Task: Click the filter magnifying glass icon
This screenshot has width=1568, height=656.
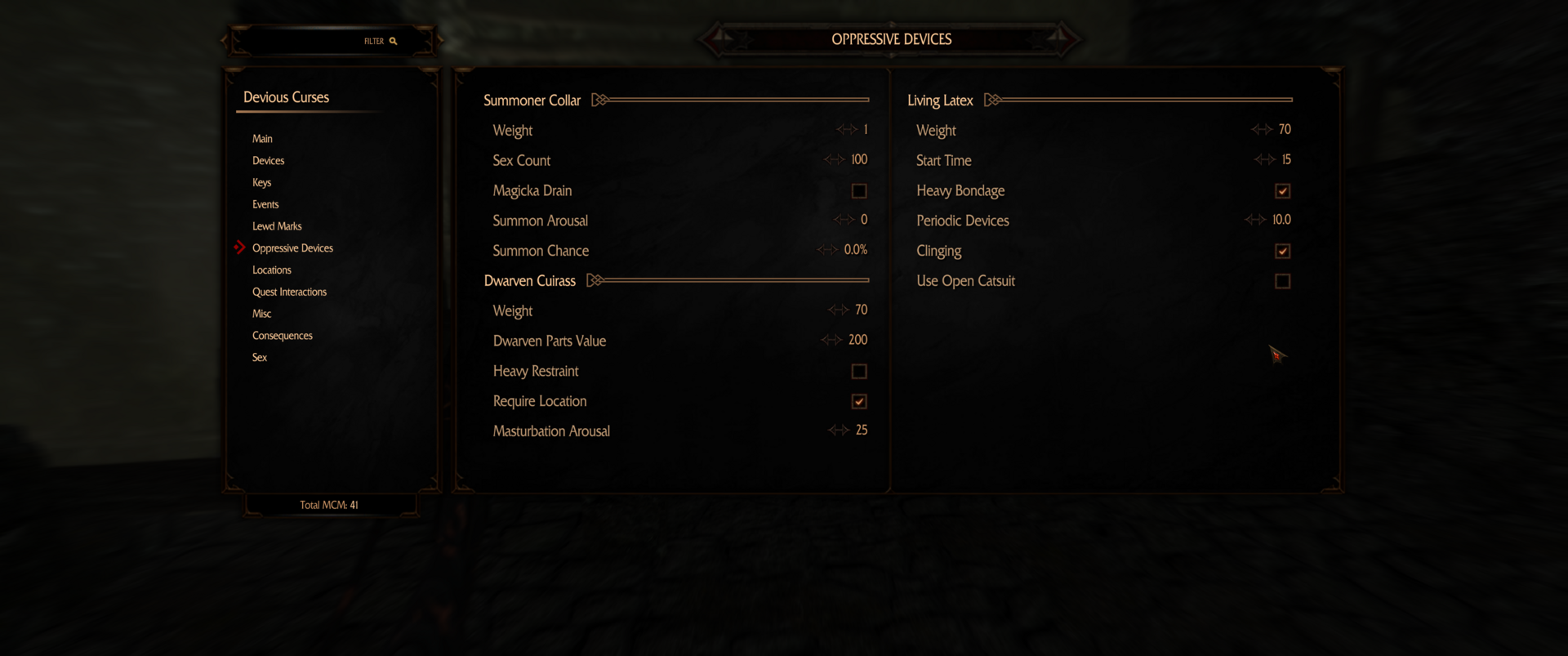Action: pyautogui.click(x=393, y=40)
